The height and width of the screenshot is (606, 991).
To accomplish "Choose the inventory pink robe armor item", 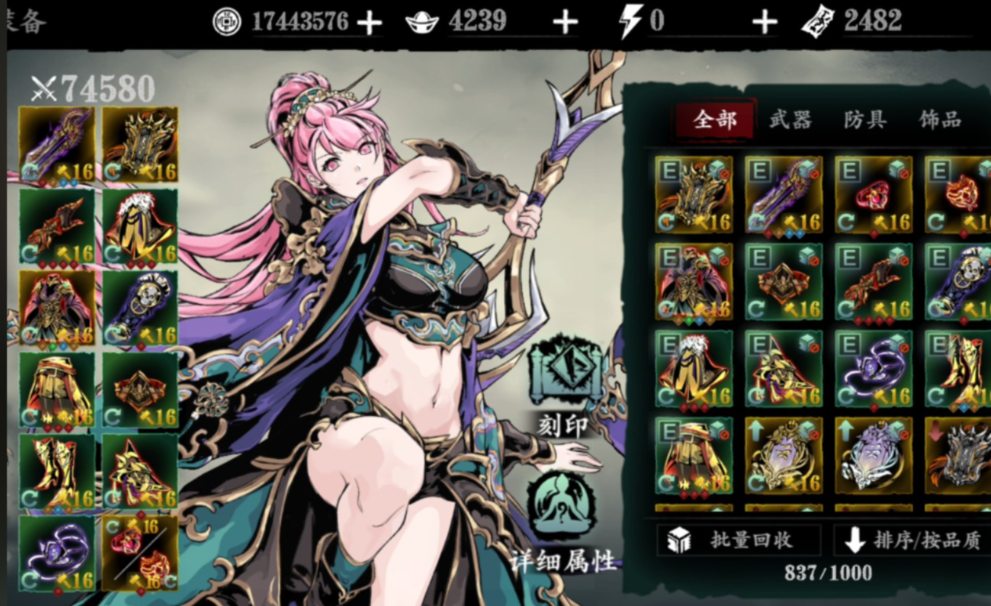I will click(x=693, y=282).
